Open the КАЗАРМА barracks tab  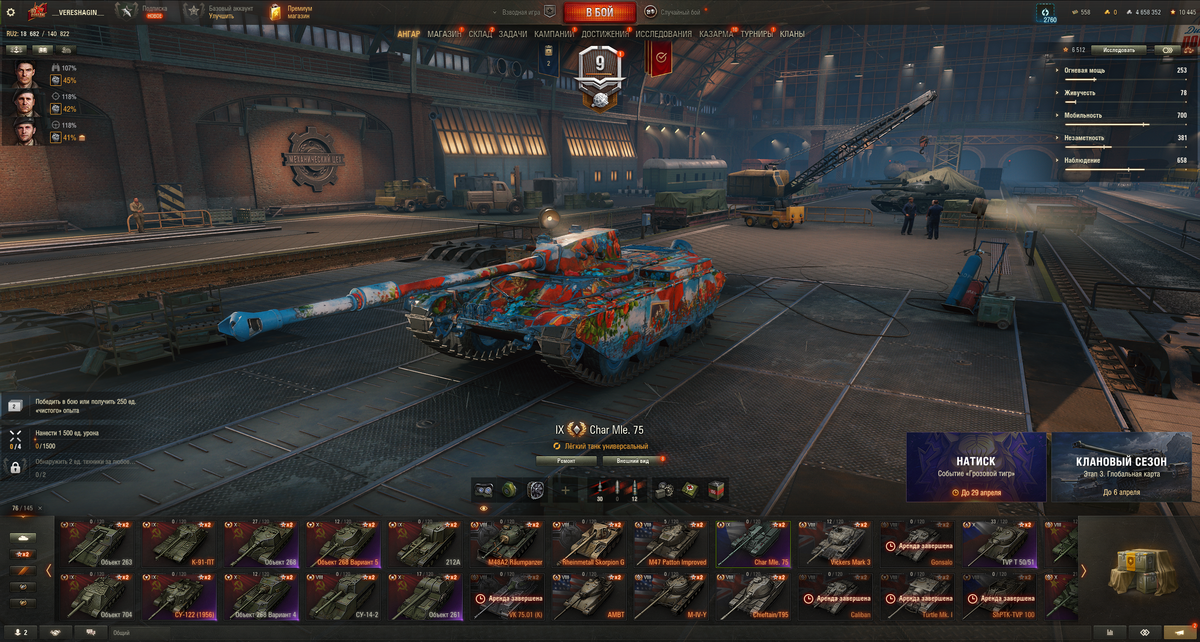click(x=716, y=34)
